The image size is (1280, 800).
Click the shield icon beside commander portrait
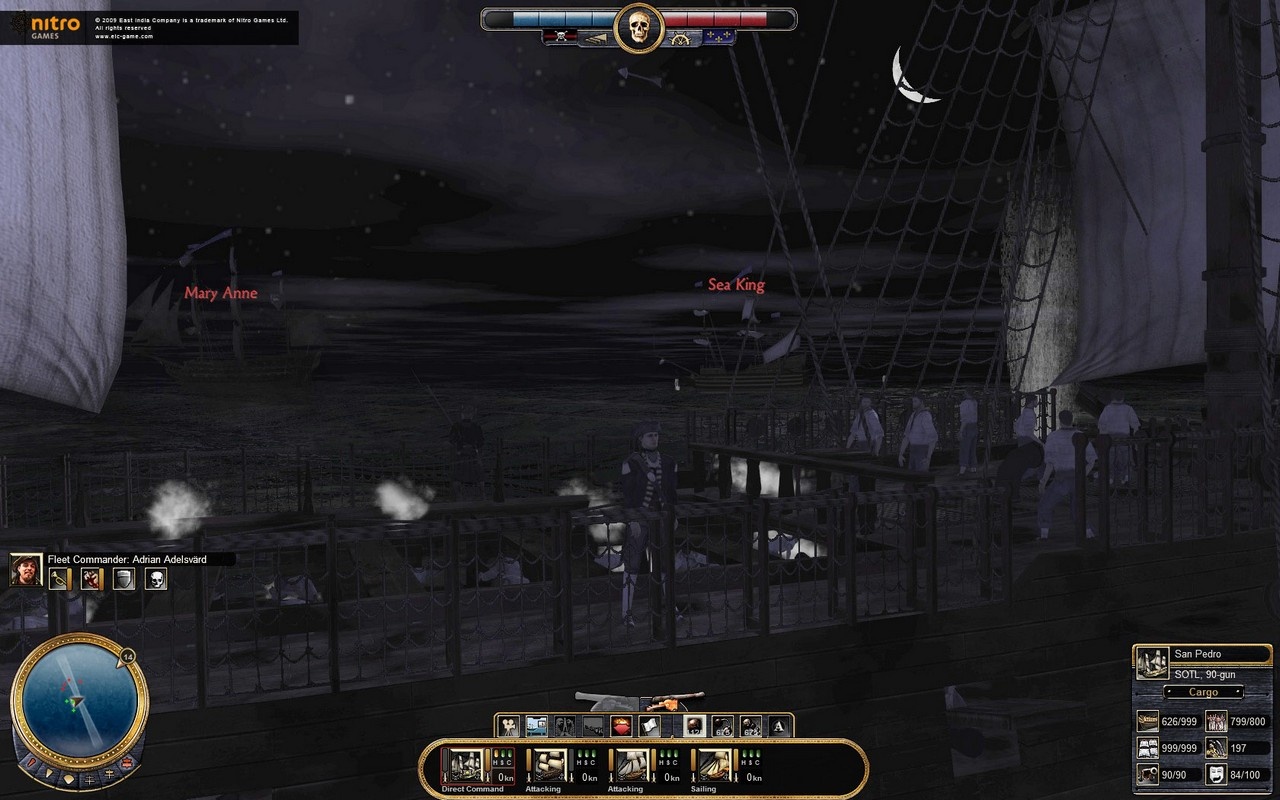124,578
